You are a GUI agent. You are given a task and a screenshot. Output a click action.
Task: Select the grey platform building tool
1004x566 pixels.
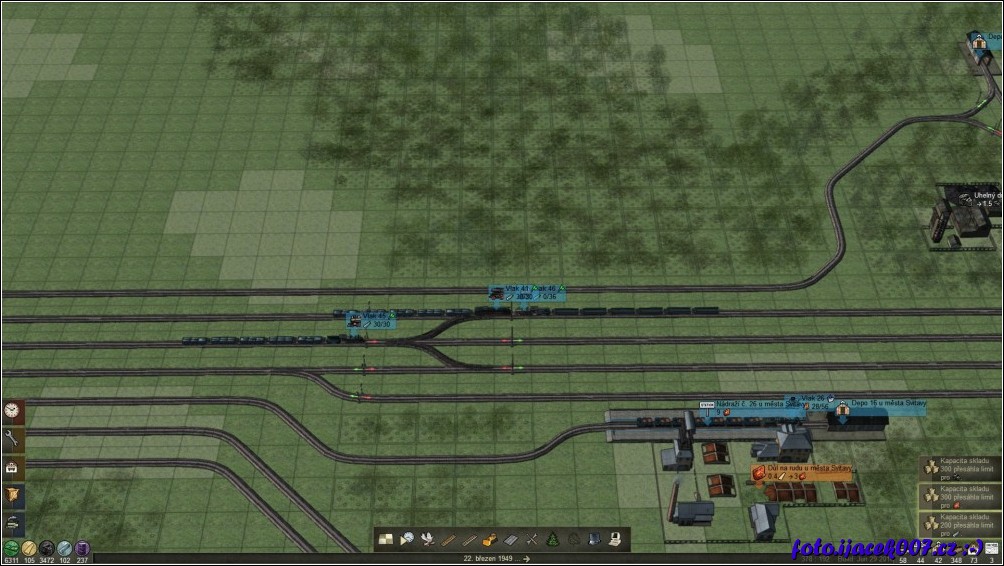pyautogui.click(x=511, y=540)
